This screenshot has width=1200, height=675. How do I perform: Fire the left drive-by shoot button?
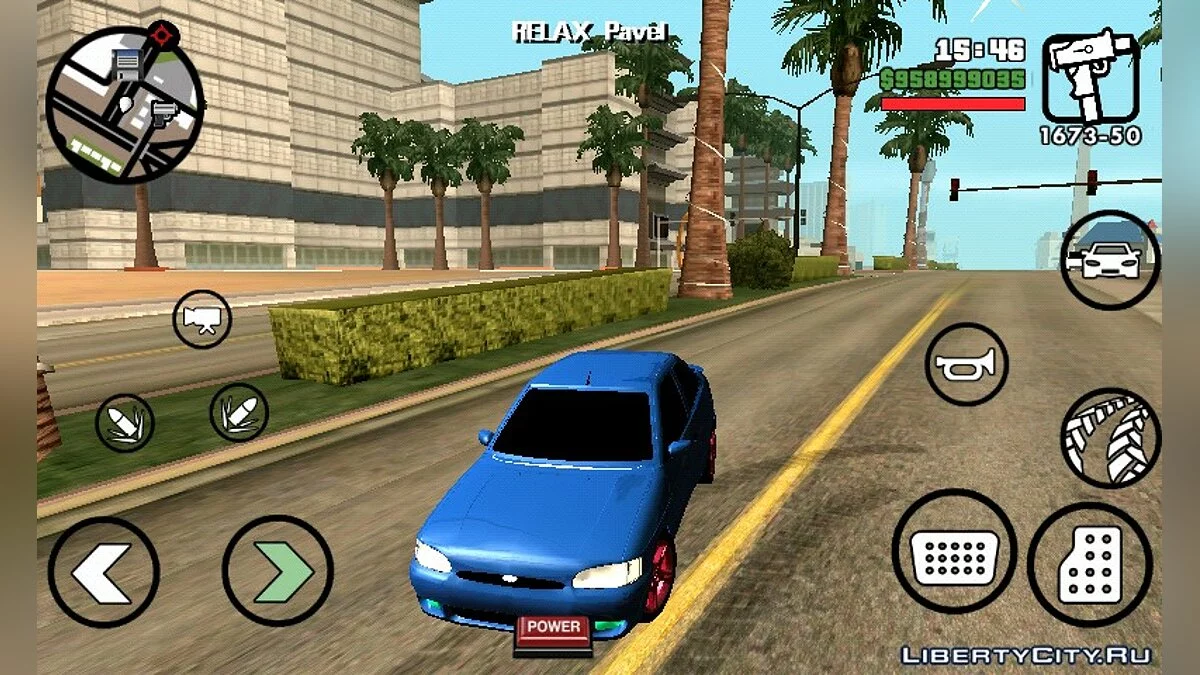125,422
